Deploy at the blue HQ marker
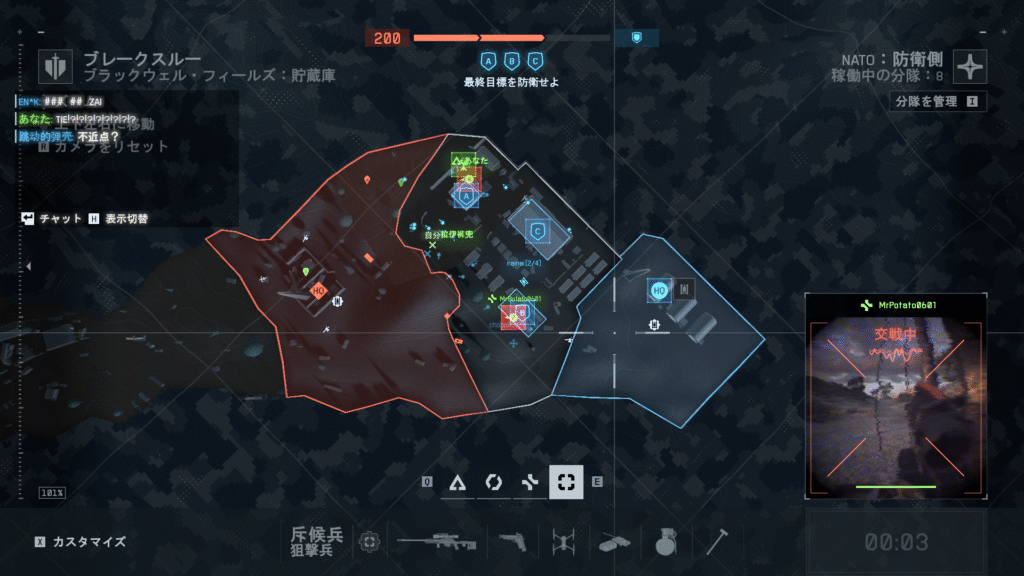Image resolution: width=1024 pixels, height=576 pixels. [x=659, y=290]
